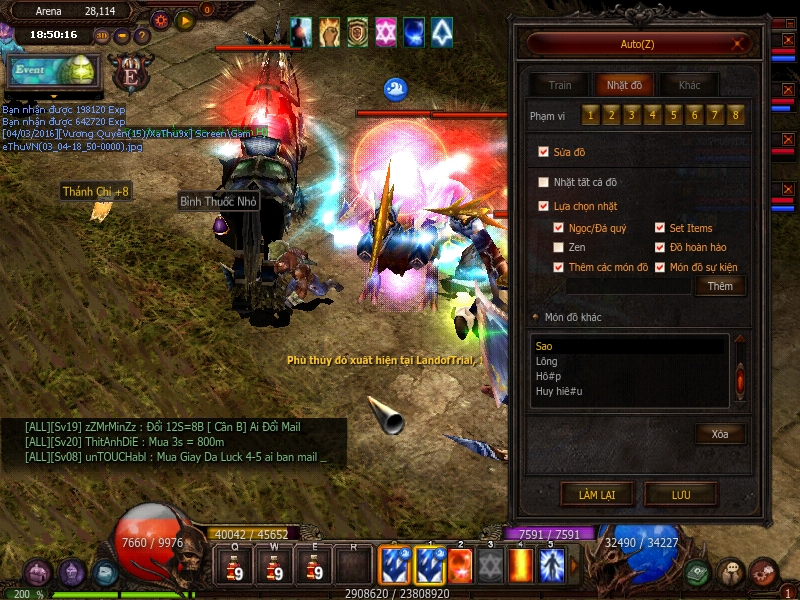Close the Auto(Z) settings panel
The height and width of the screenshot is (600, 800).
click(x=738, y=44)
